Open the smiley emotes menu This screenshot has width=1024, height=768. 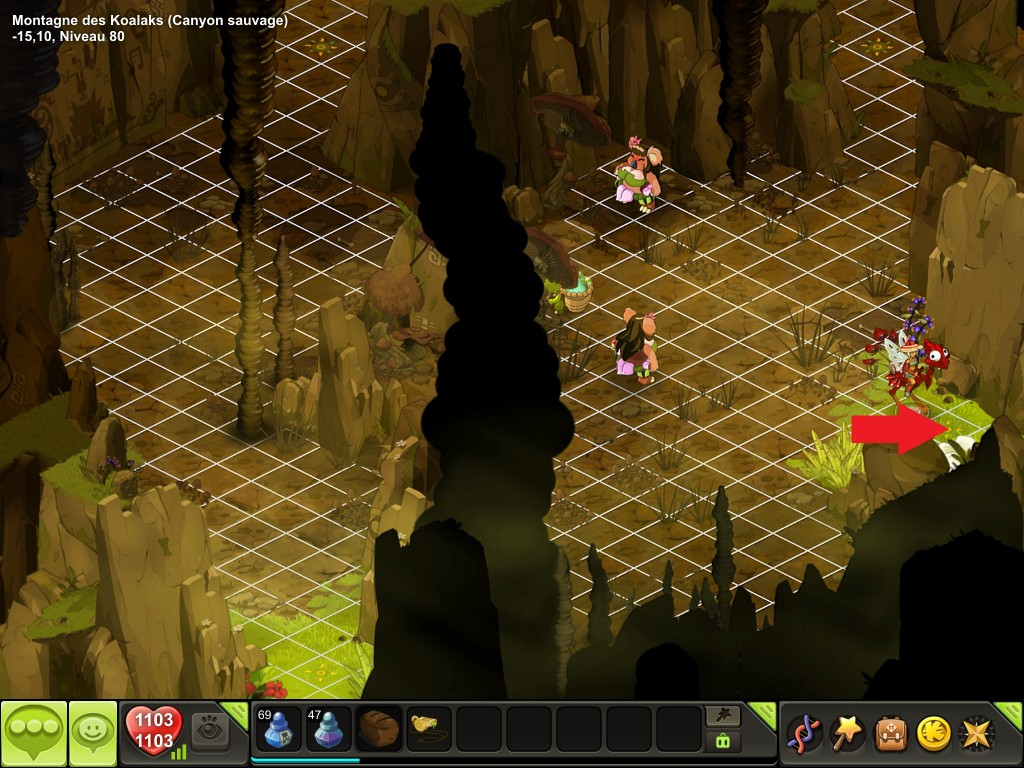[x=93, y=733]
